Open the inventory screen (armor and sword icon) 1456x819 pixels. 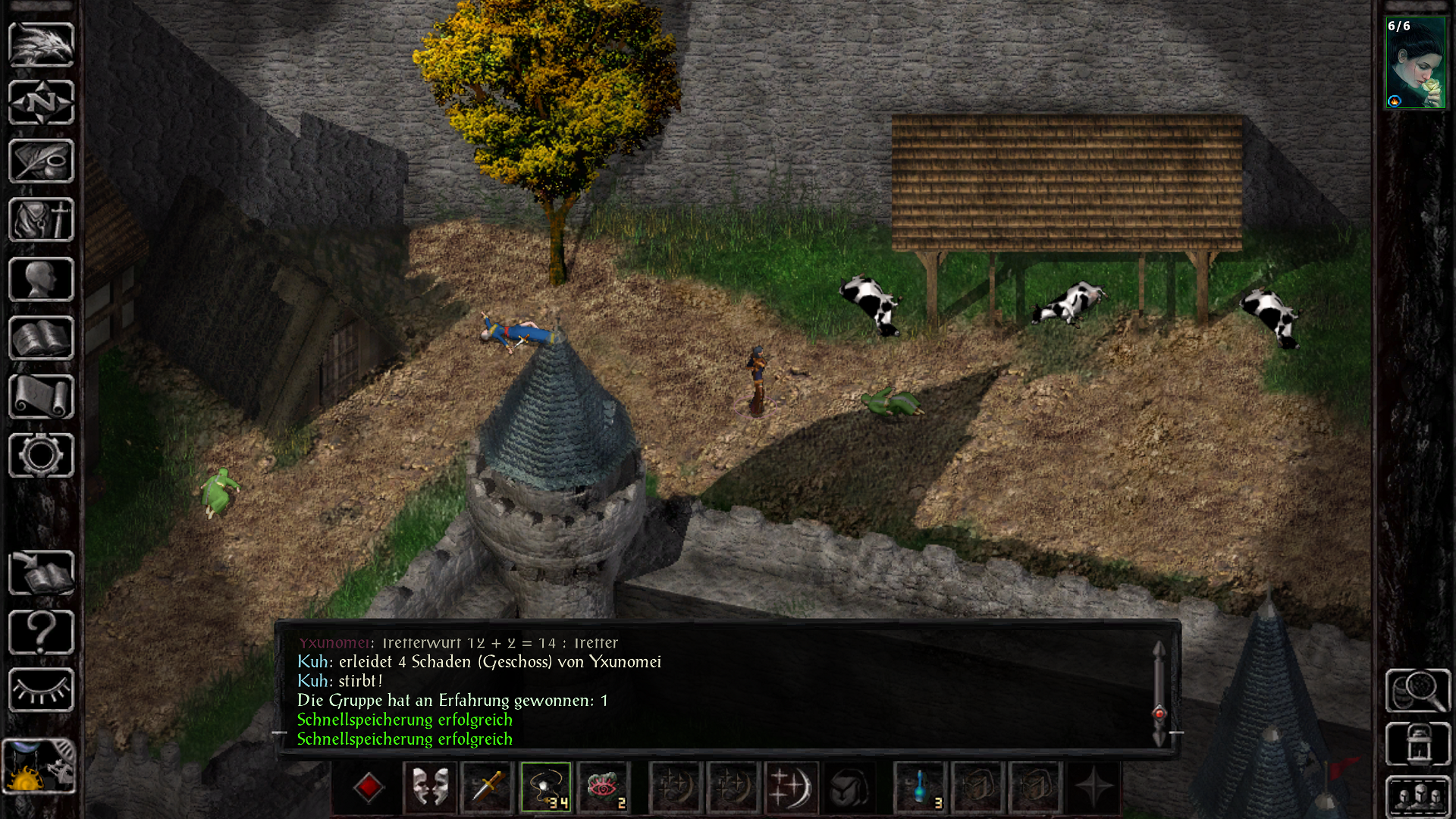41,220
